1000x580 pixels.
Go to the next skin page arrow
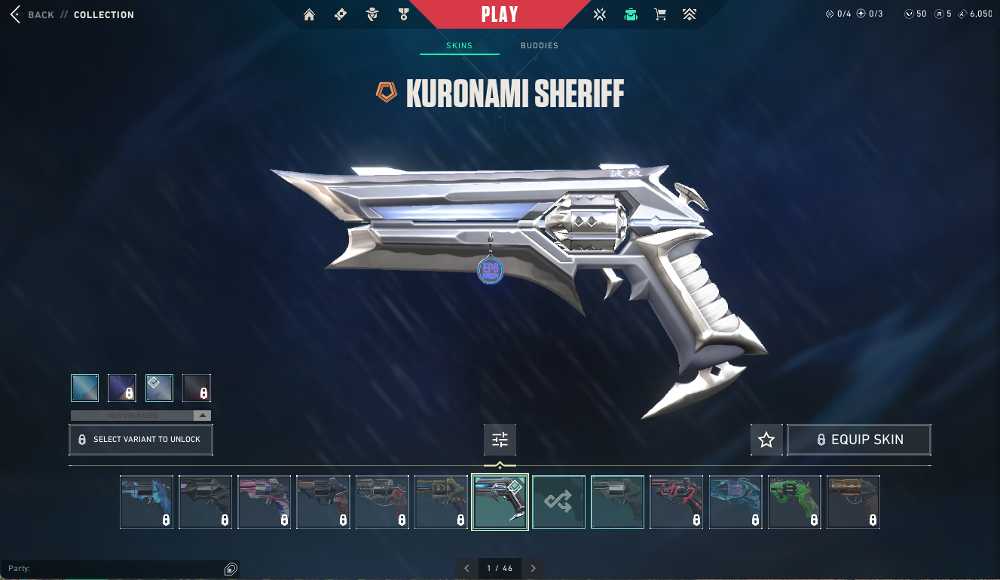point(533,568)
